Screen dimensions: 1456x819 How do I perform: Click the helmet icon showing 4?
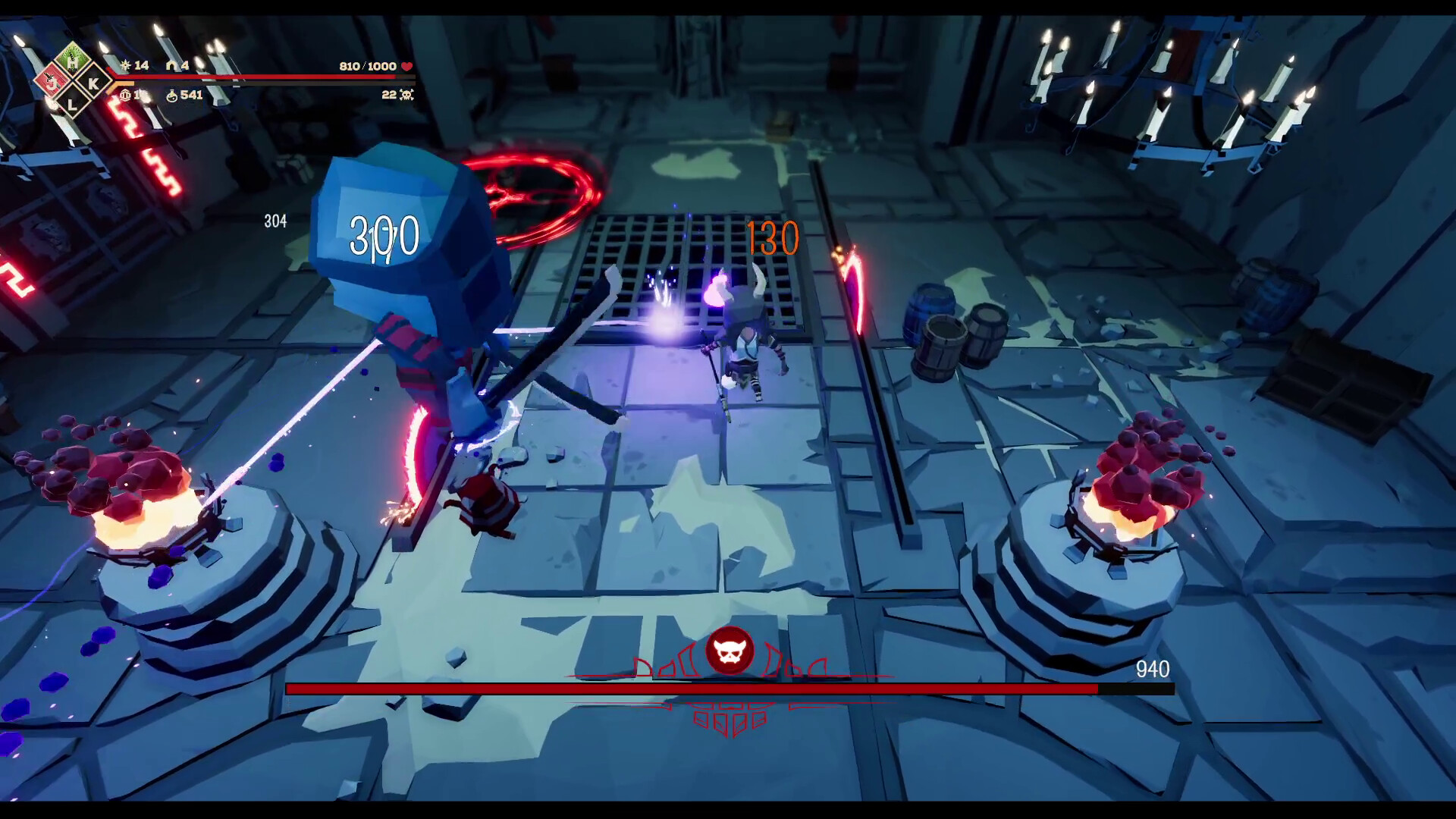click(x=173, y=66)
